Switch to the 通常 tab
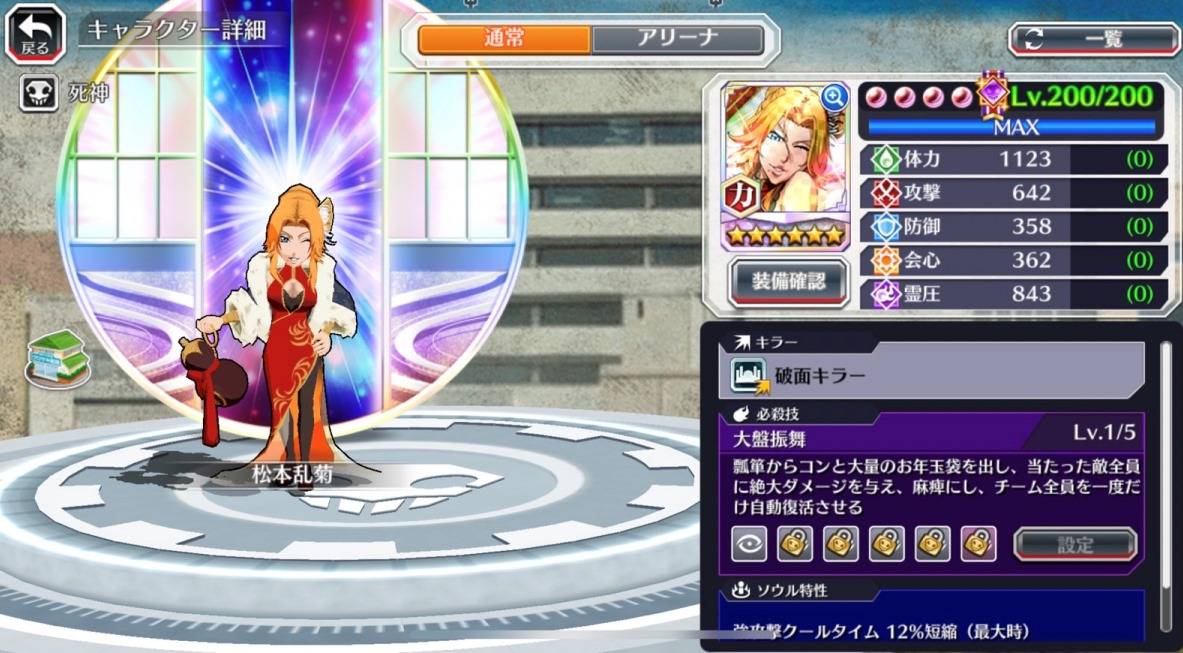Screen dimensions: 1183x653 coord(504,40)
